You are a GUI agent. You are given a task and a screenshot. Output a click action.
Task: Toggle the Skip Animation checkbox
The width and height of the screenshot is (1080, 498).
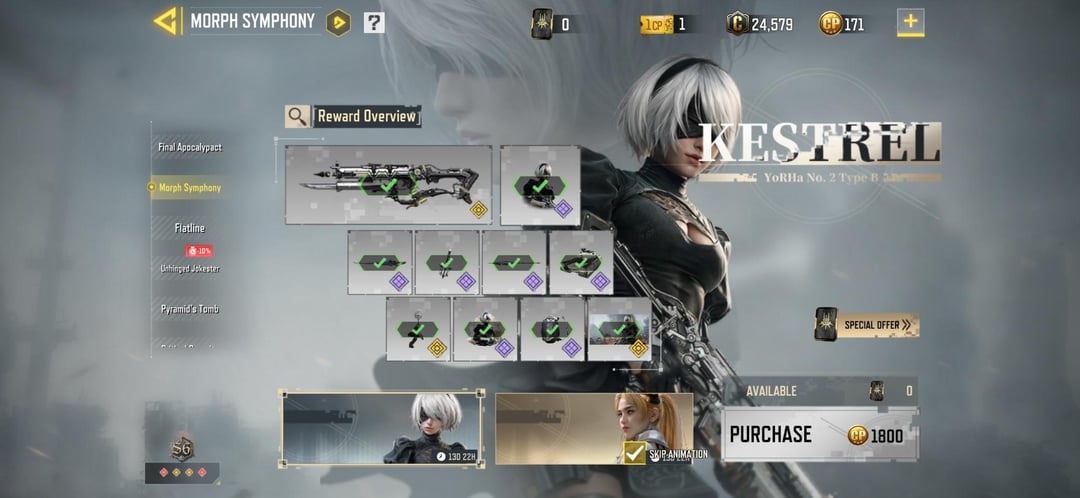[634, 453]
